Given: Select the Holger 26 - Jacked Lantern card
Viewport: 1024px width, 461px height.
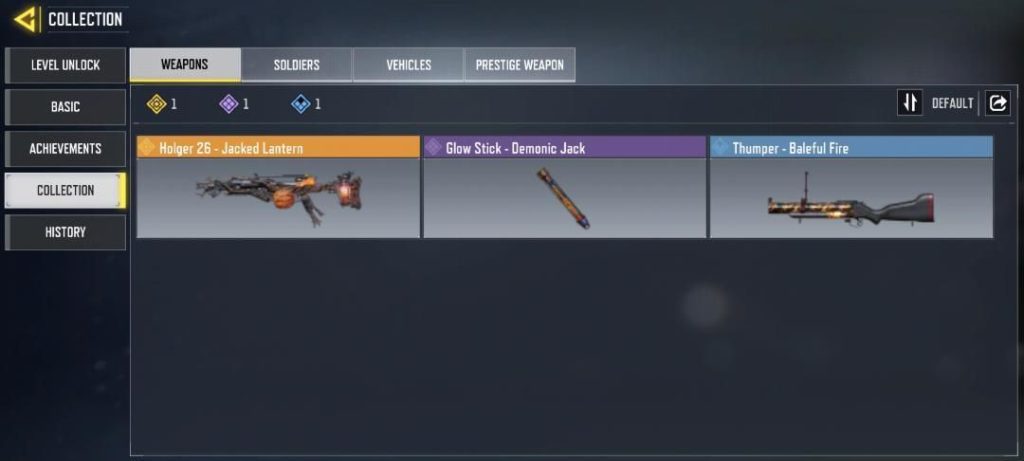Looking at the screenshot, I should (278, 187).
